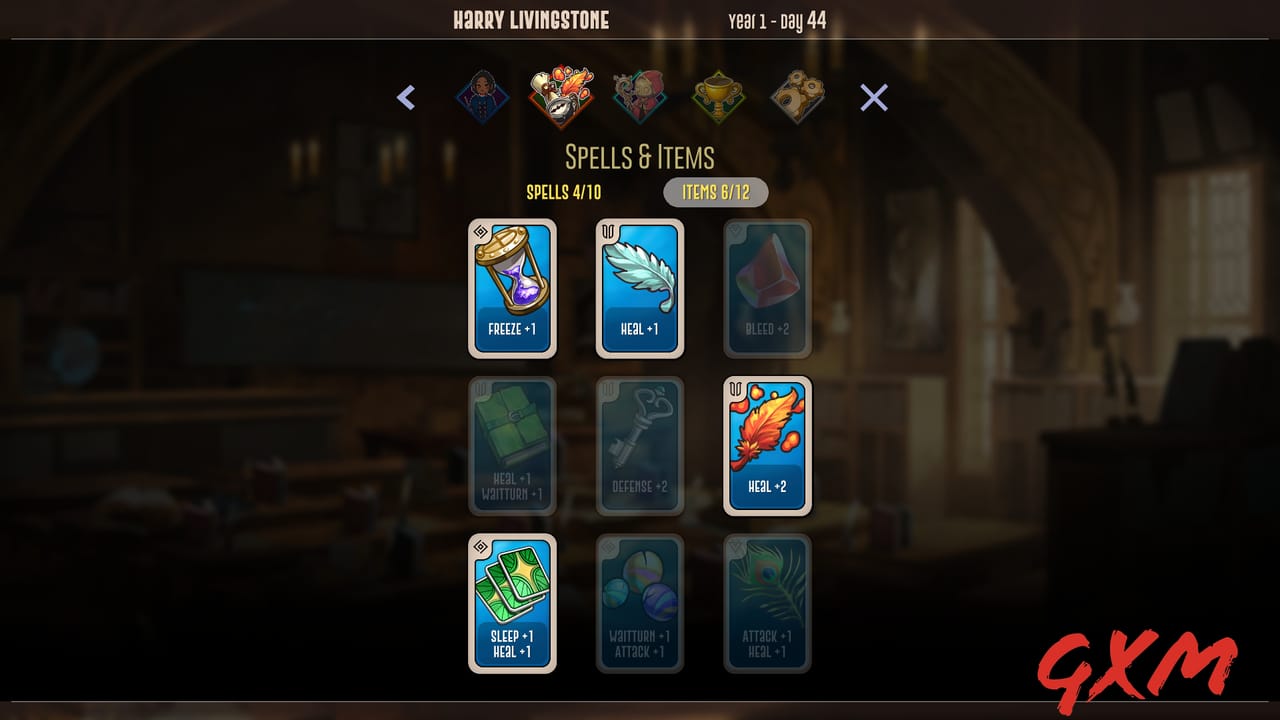Select the Heal +1 Waitturn +1 book card
Screen dimensions: 1280x720
click(x=513, y=446)
